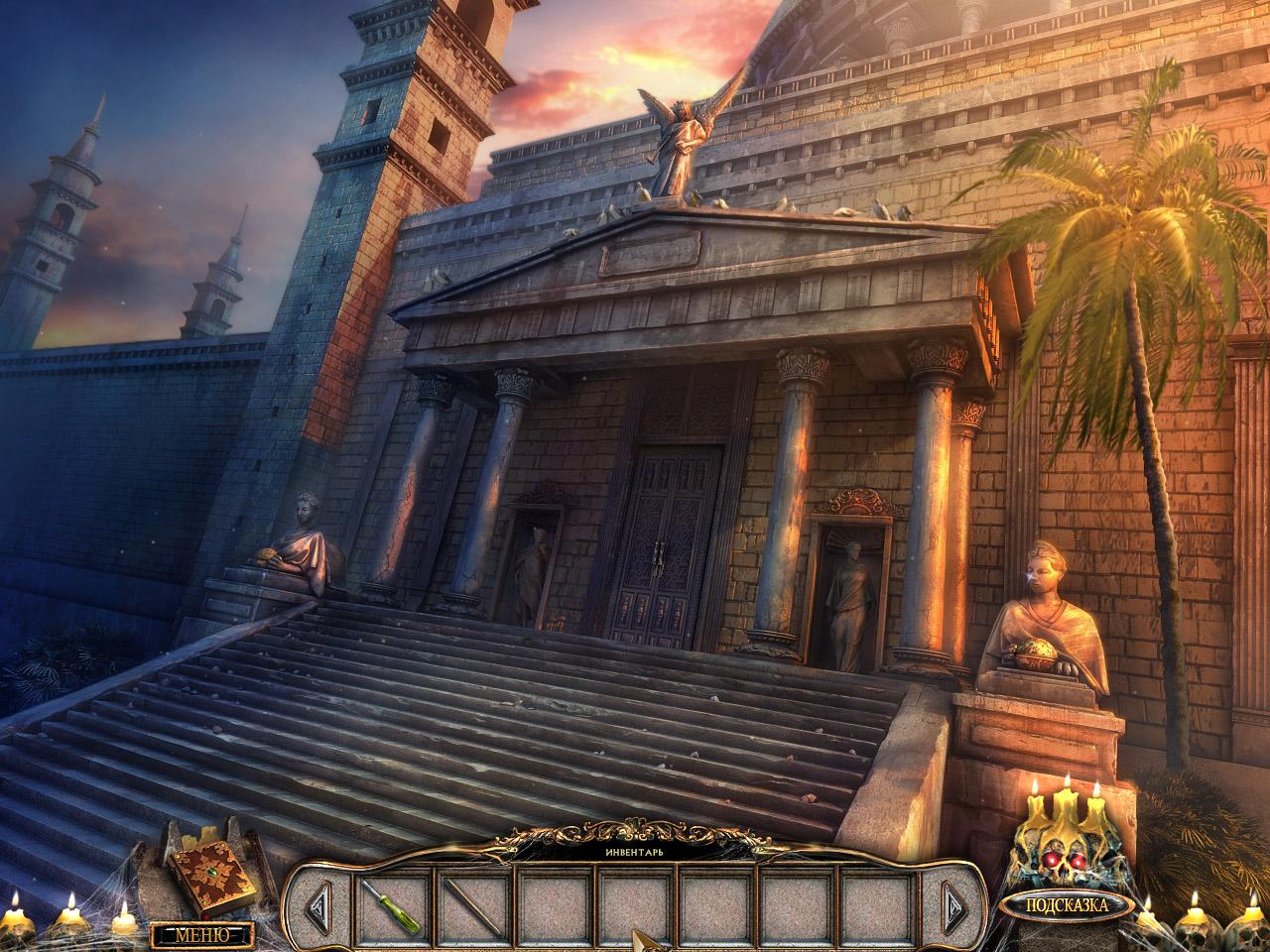Click the red-eyed skull hint icon
The height and width of the screenshot is (952, 1270).
[1066, 843]
